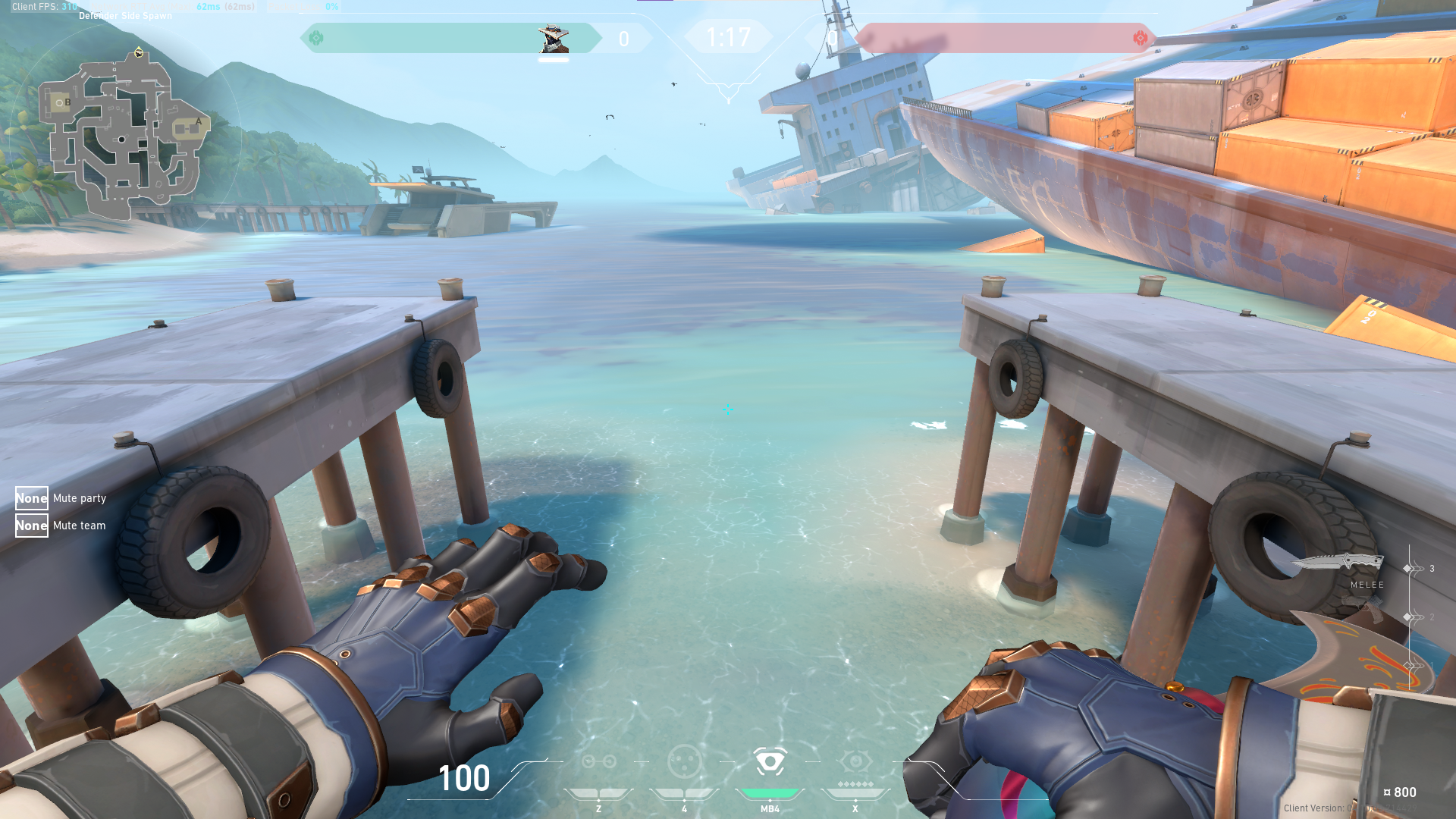Toggle the Mute team option
This screenshot has height=819, width=1456.
click(x=32, y=526)
